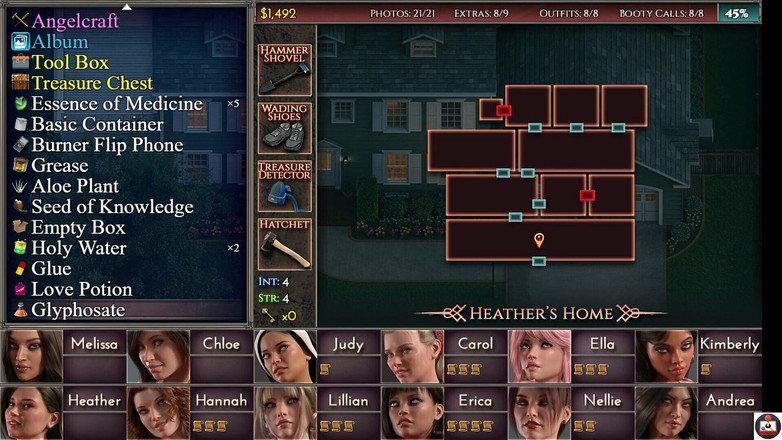The width and height of the screenshot is (782, 440).
Task: Select Glyphosate in the list
Action: click(x=78, y=310)
